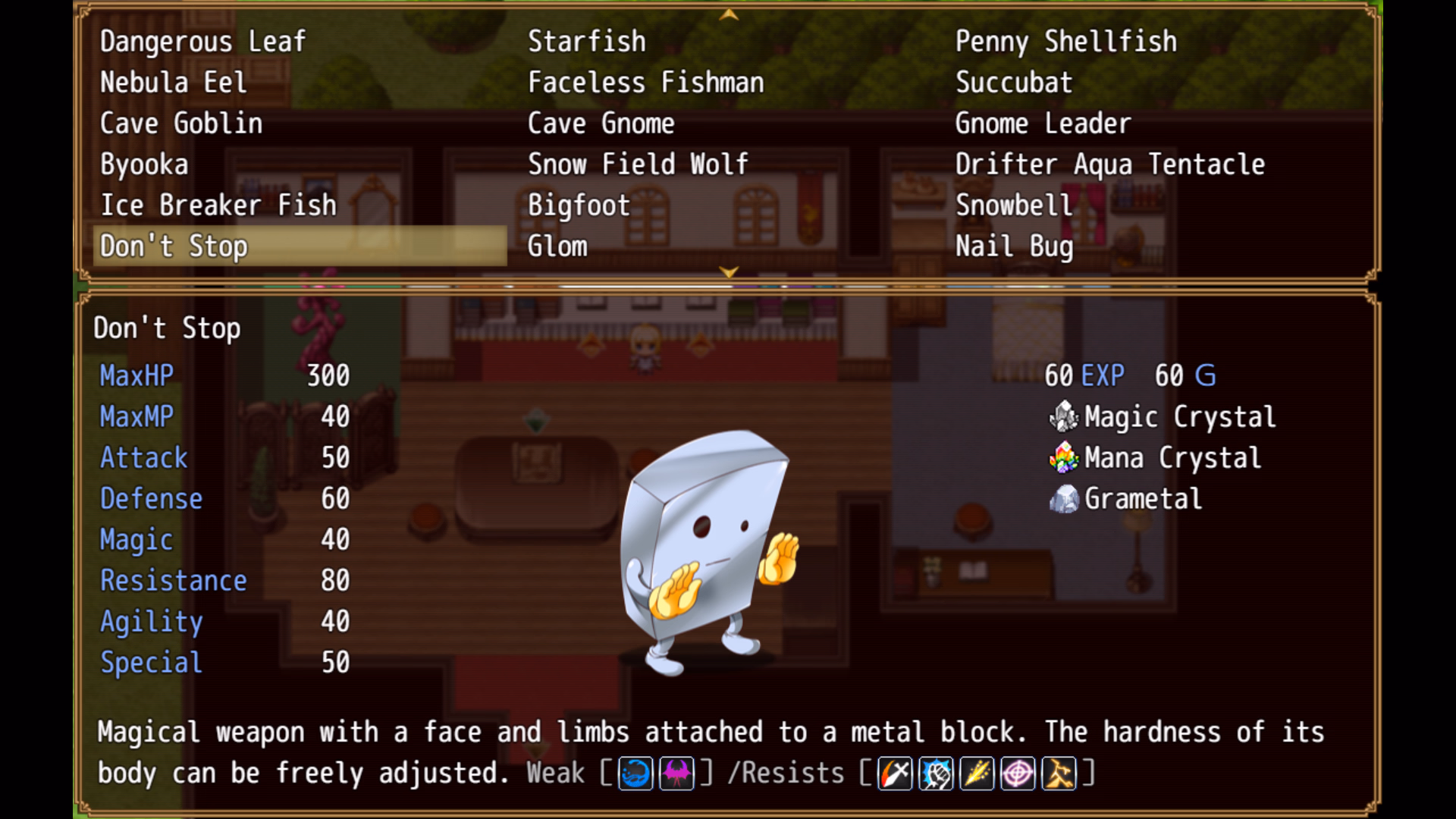Select Dangerous Leaf in the enemy list

pyautogui.click(x=202, y=42)
